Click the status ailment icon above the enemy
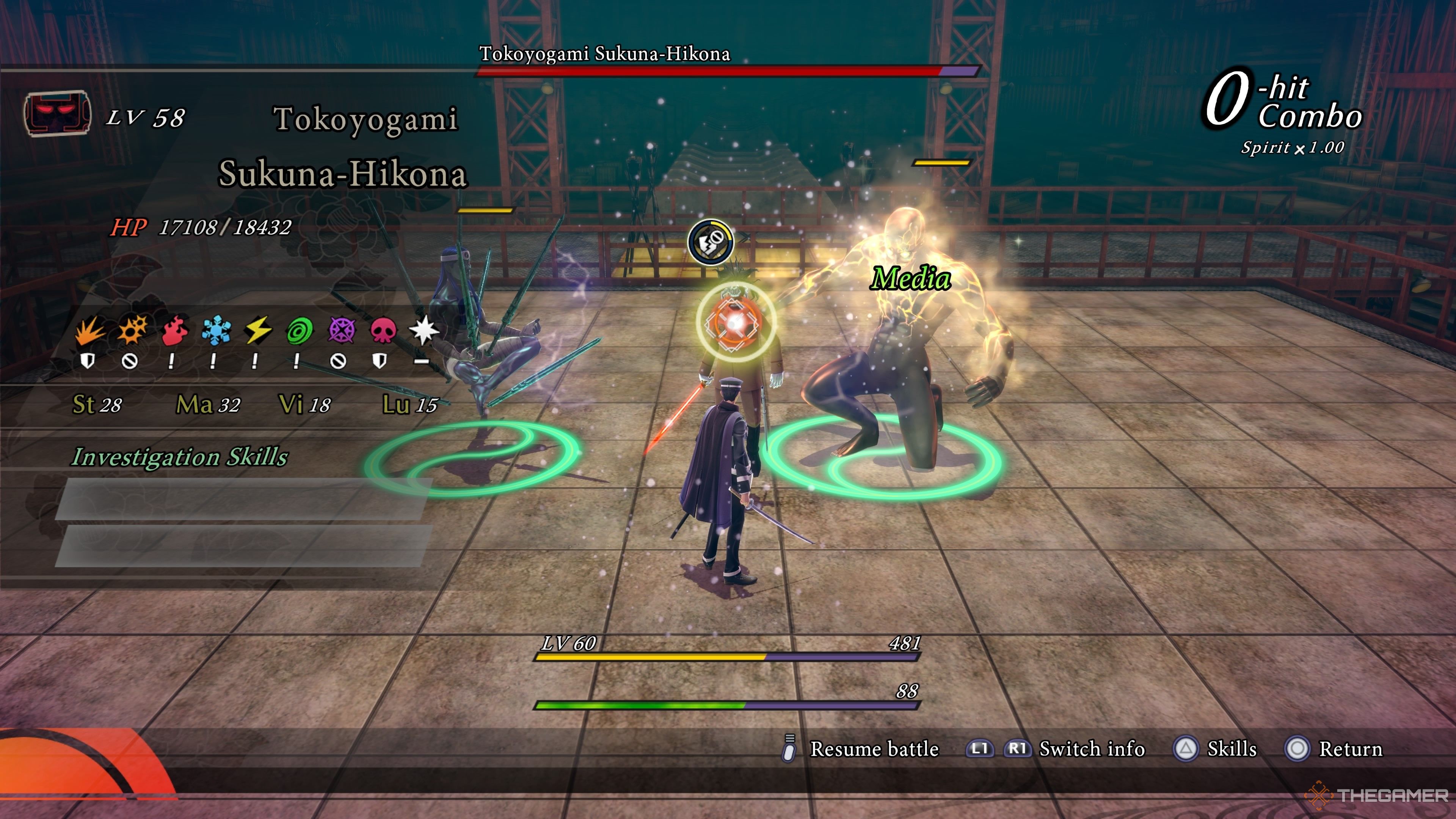Image resolution: width=1456 pixels, height=819 pixels. [711, 243]
